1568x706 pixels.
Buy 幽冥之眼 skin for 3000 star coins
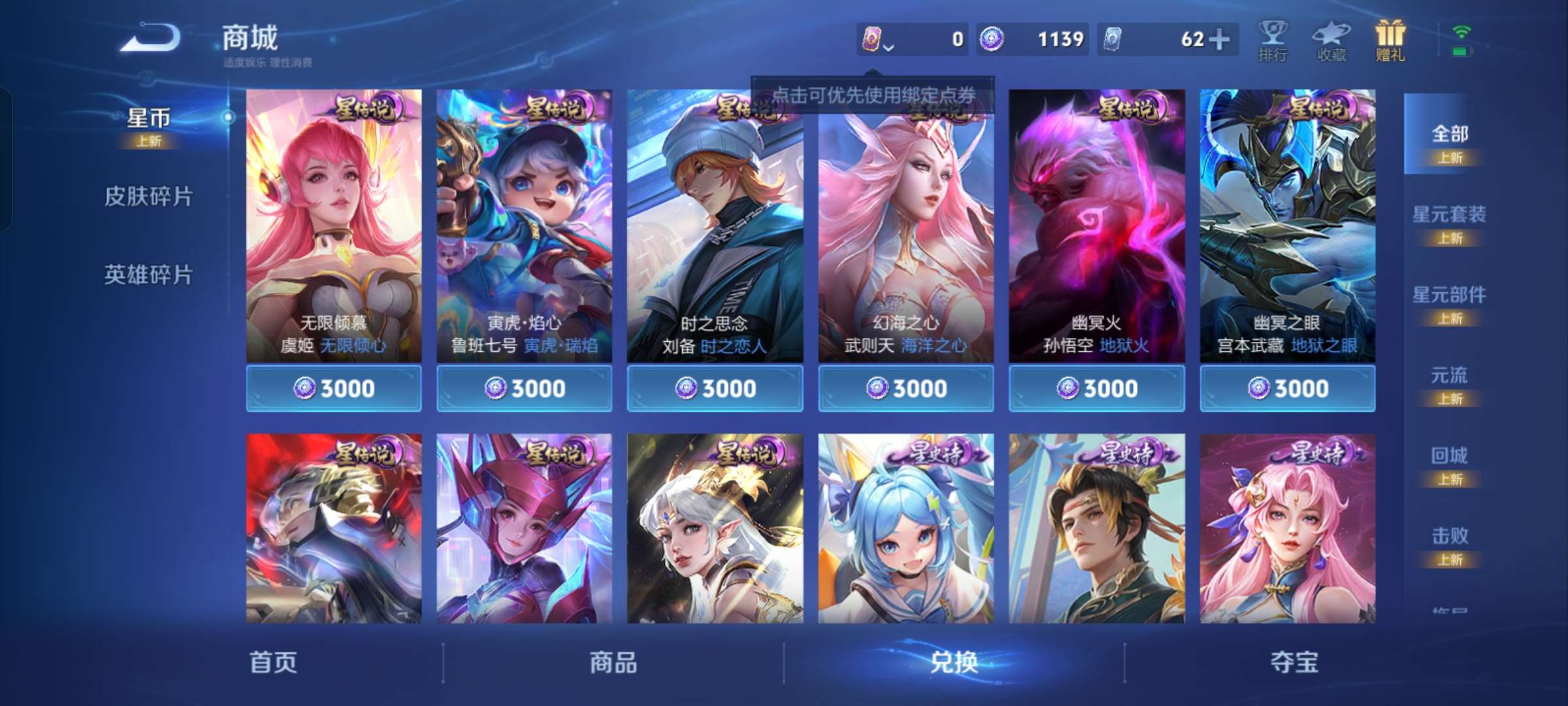pos(1286,388)
